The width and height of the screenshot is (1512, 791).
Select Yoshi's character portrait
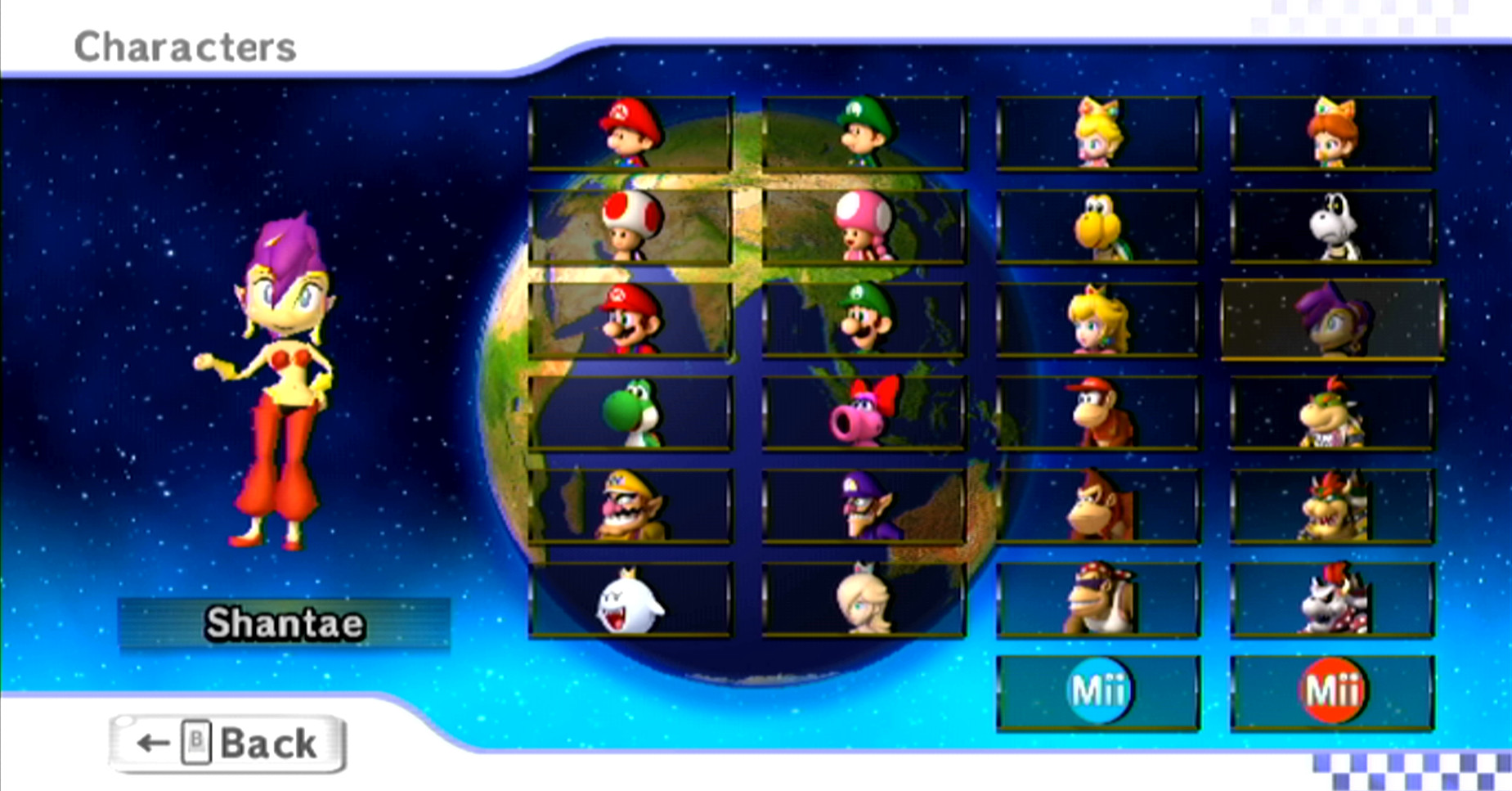tap(630, 413)
